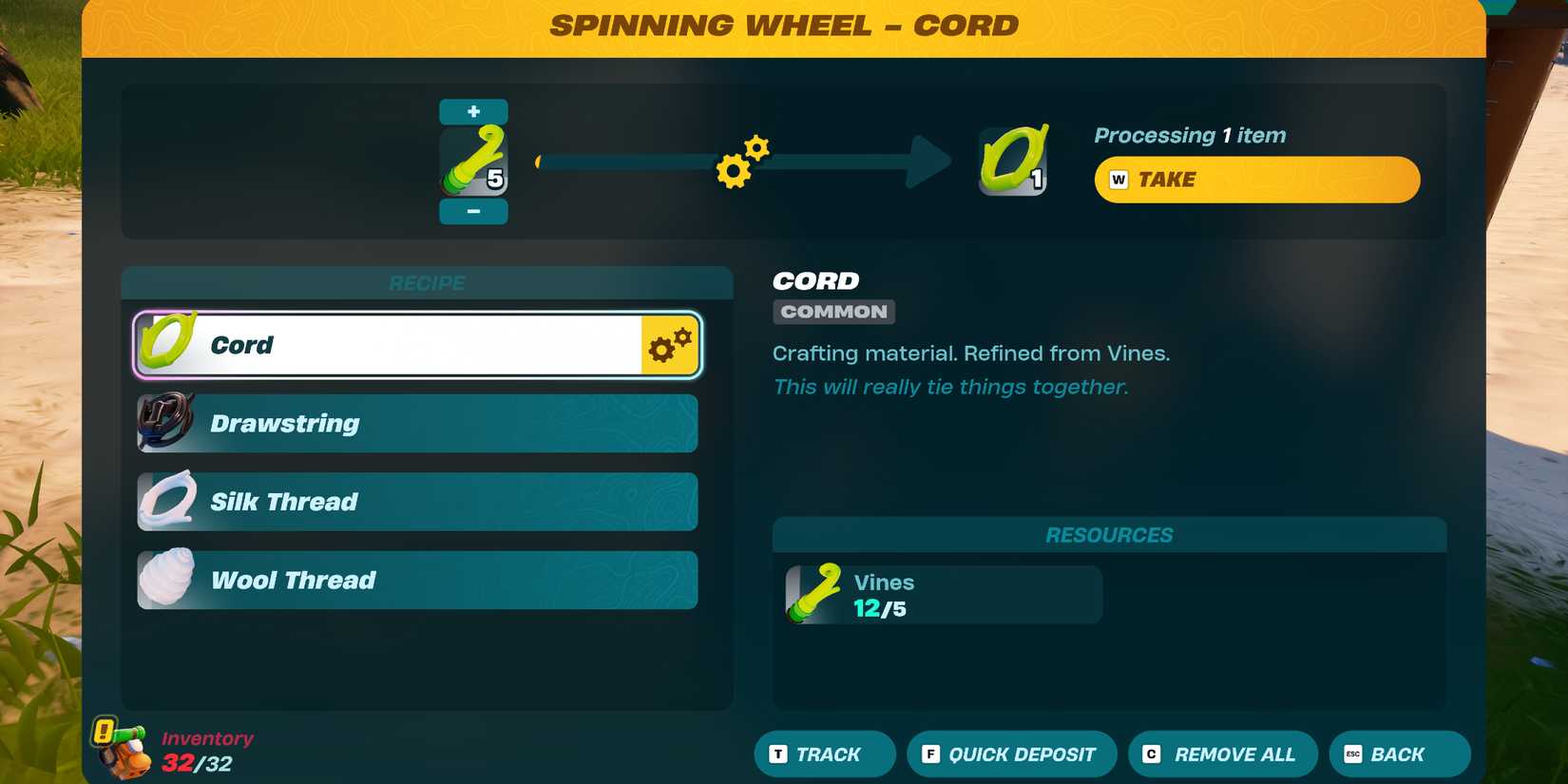Click the gears crafting icon on Cord recipe
1568x784 pixels.
click(x=668, y=345)
